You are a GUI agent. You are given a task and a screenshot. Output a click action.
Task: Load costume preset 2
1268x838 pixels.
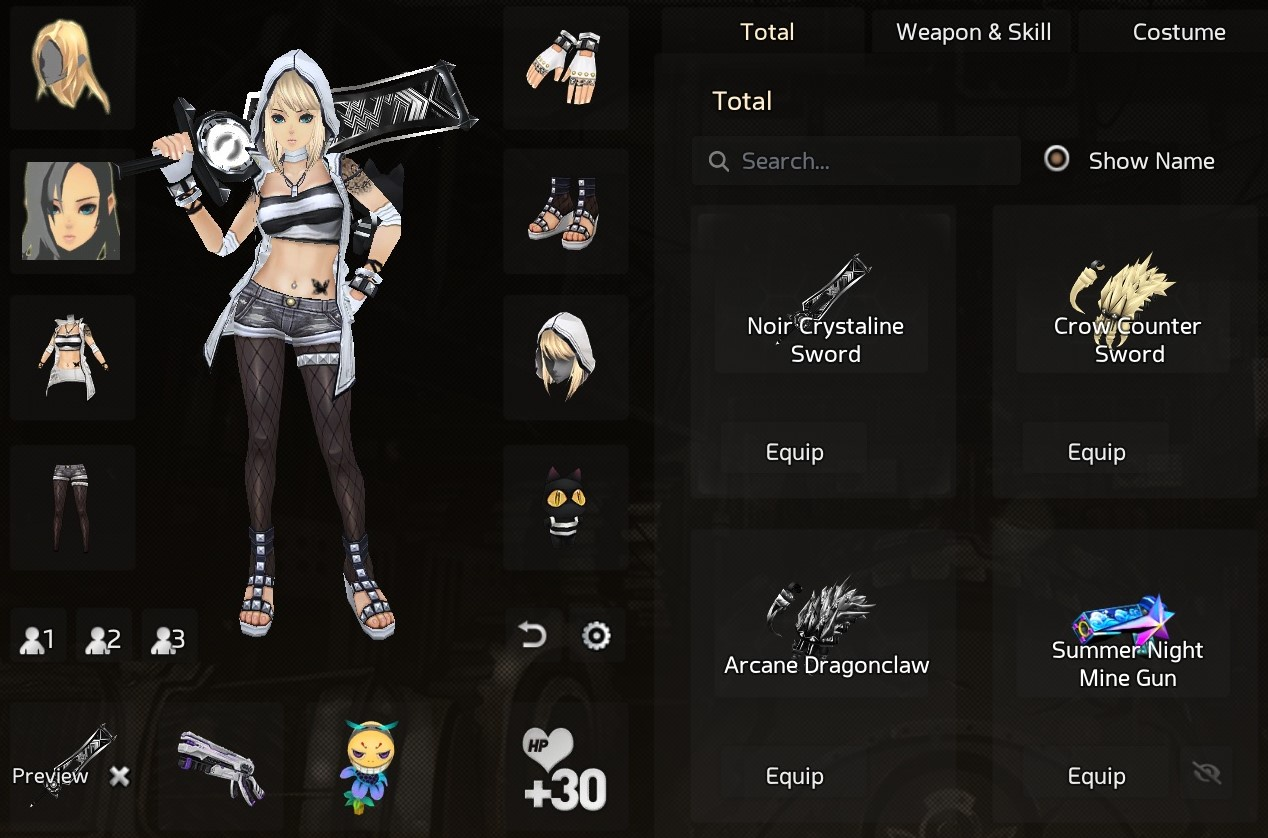click(x=104, y=638)
